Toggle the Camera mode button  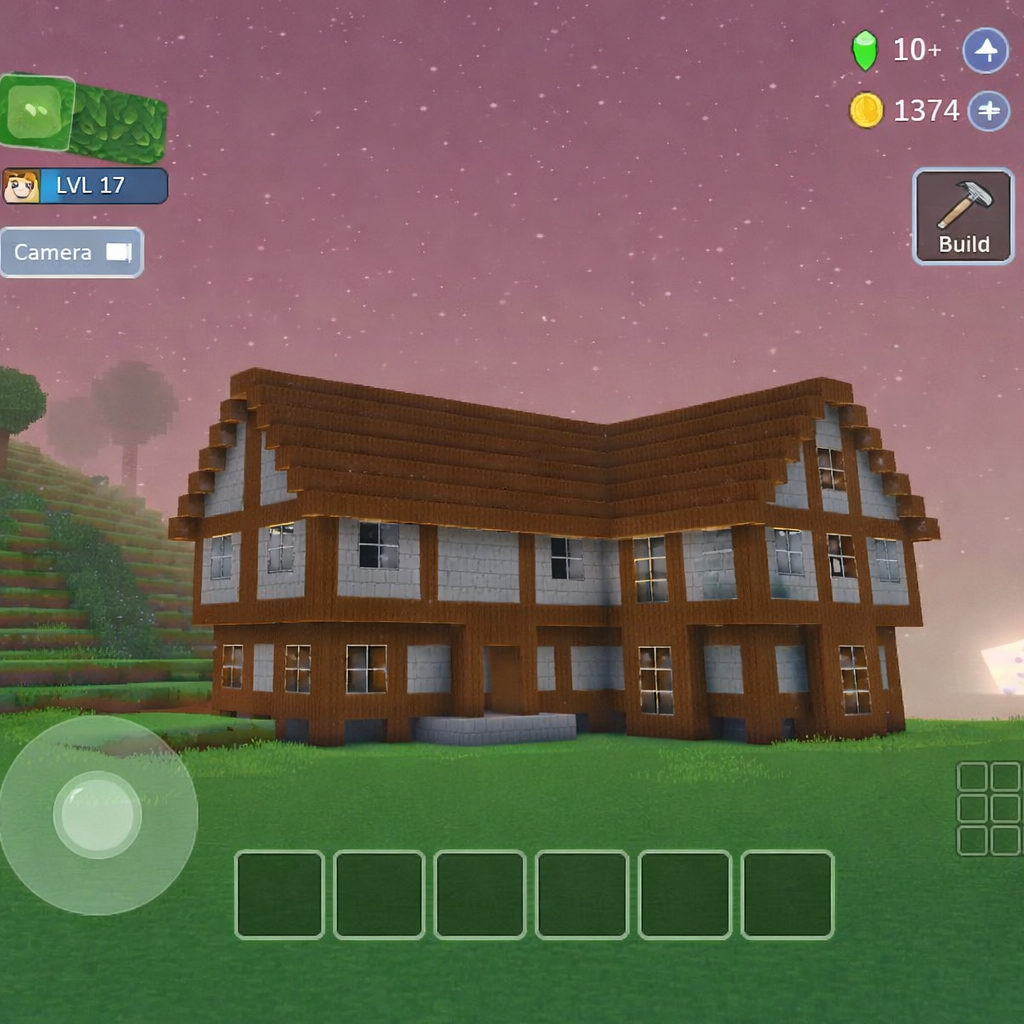pos(72,252)
